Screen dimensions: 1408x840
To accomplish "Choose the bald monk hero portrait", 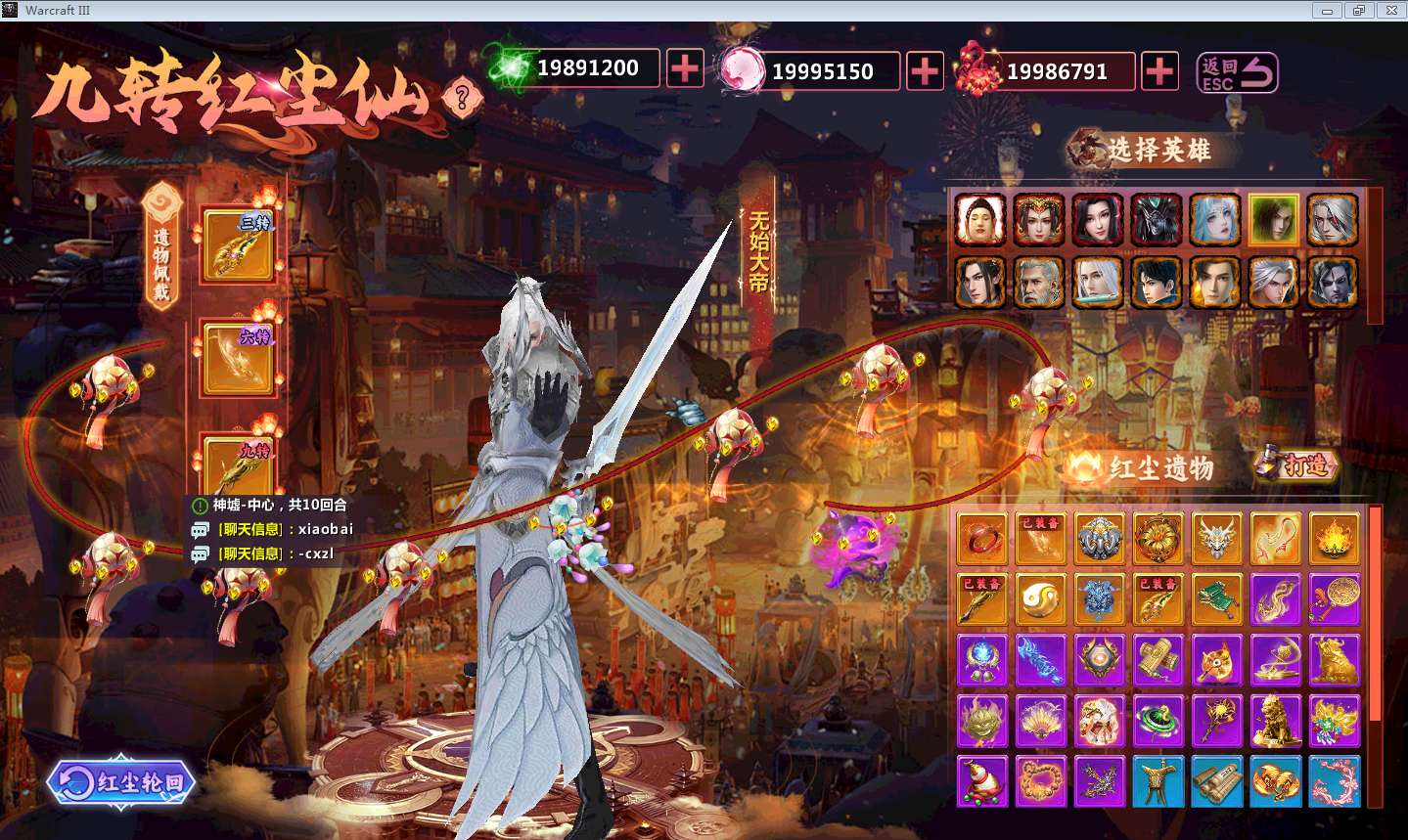I will (x=980, y=220).
